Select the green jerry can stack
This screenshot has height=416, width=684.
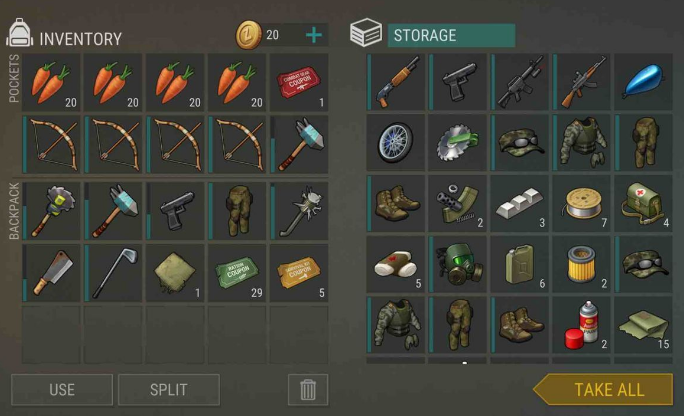pyautogui.click(x=521, y=264)
